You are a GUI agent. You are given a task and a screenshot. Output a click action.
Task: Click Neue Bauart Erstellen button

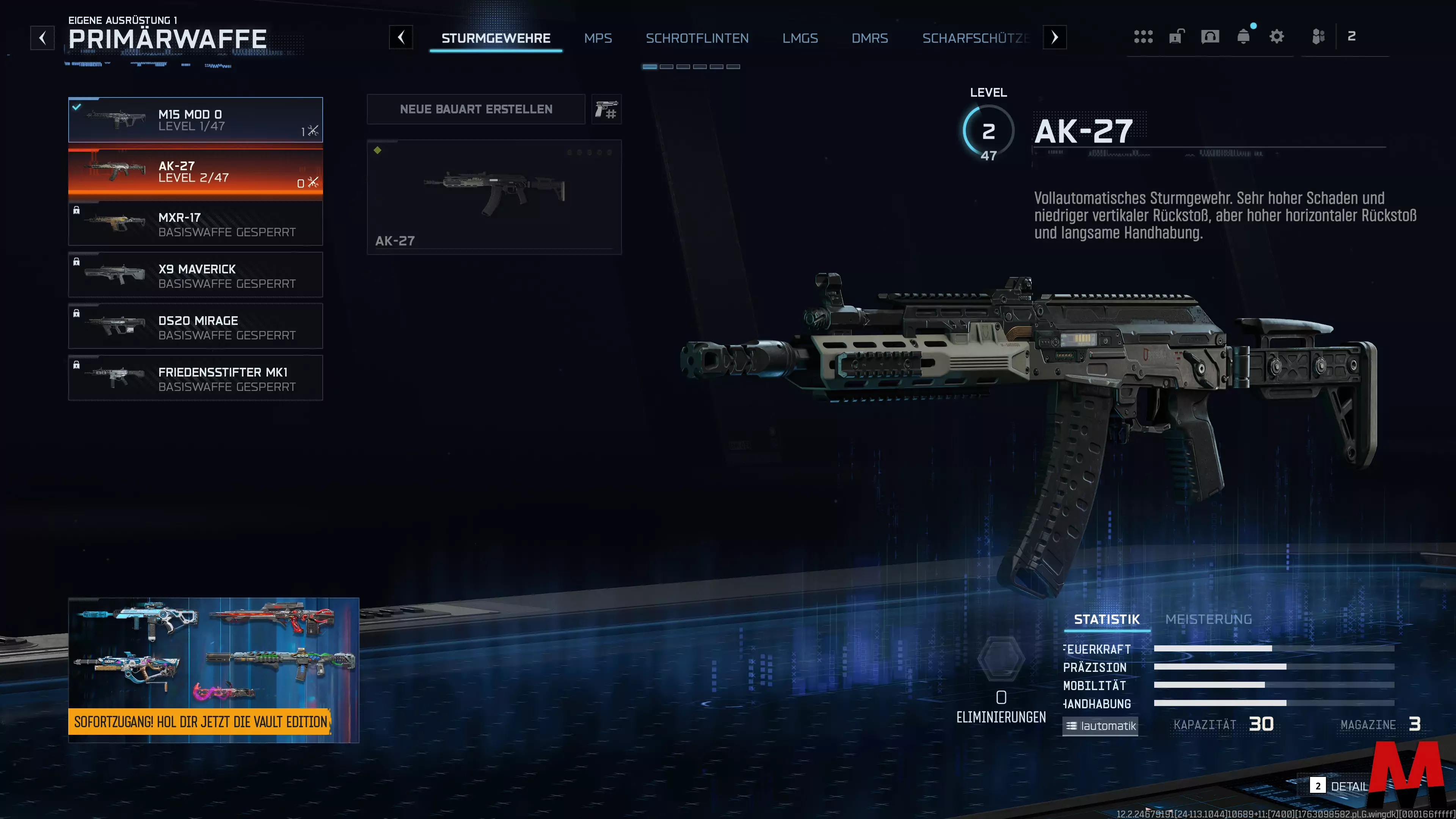coord(476,109)
